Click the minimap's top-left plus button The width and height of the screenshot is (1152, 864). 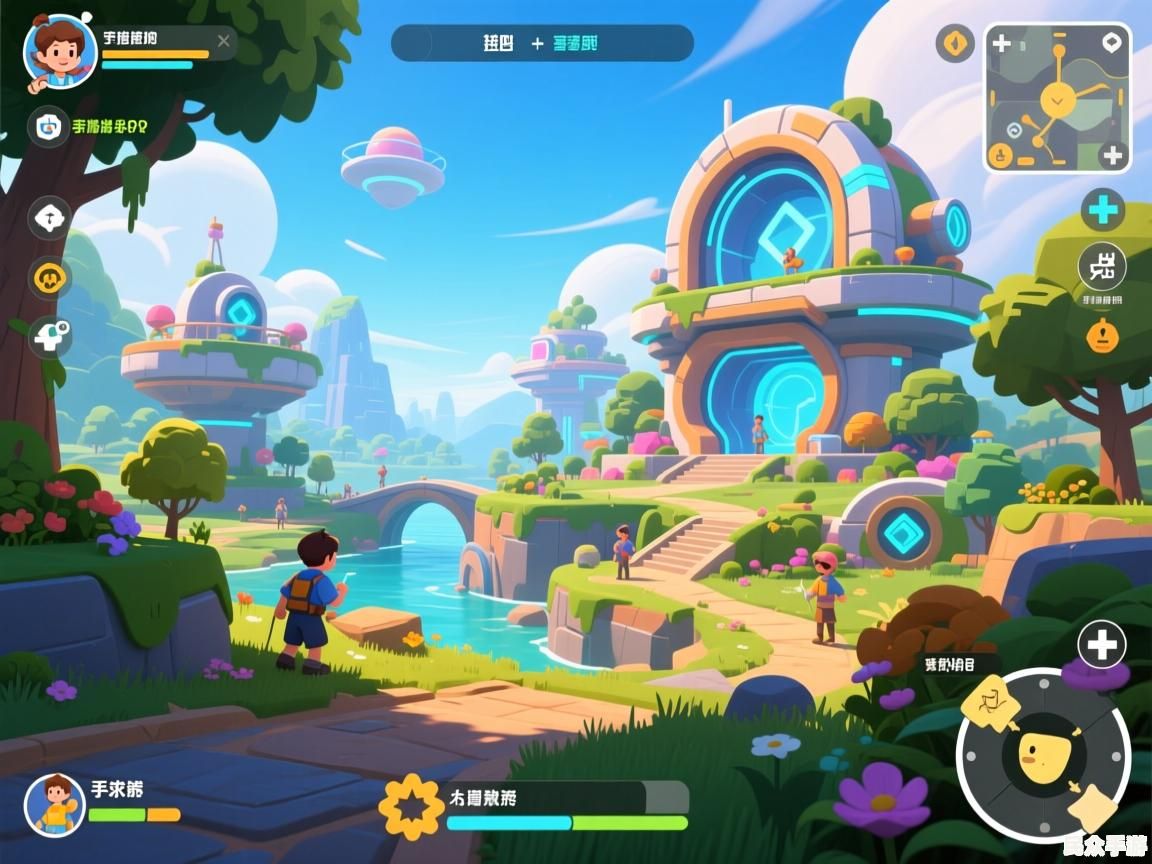pyautogui.click(x=1000, y=44)
